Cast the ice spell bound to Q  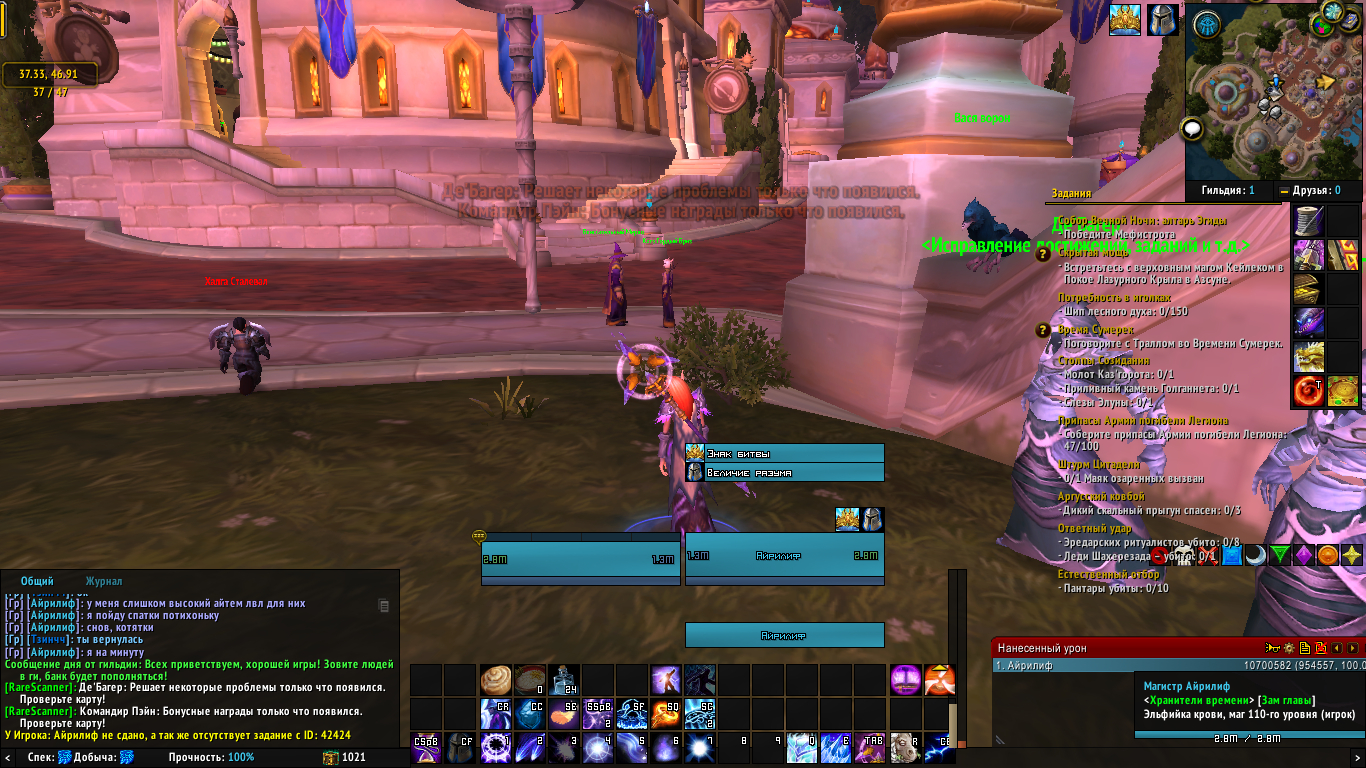click(801, 747)
